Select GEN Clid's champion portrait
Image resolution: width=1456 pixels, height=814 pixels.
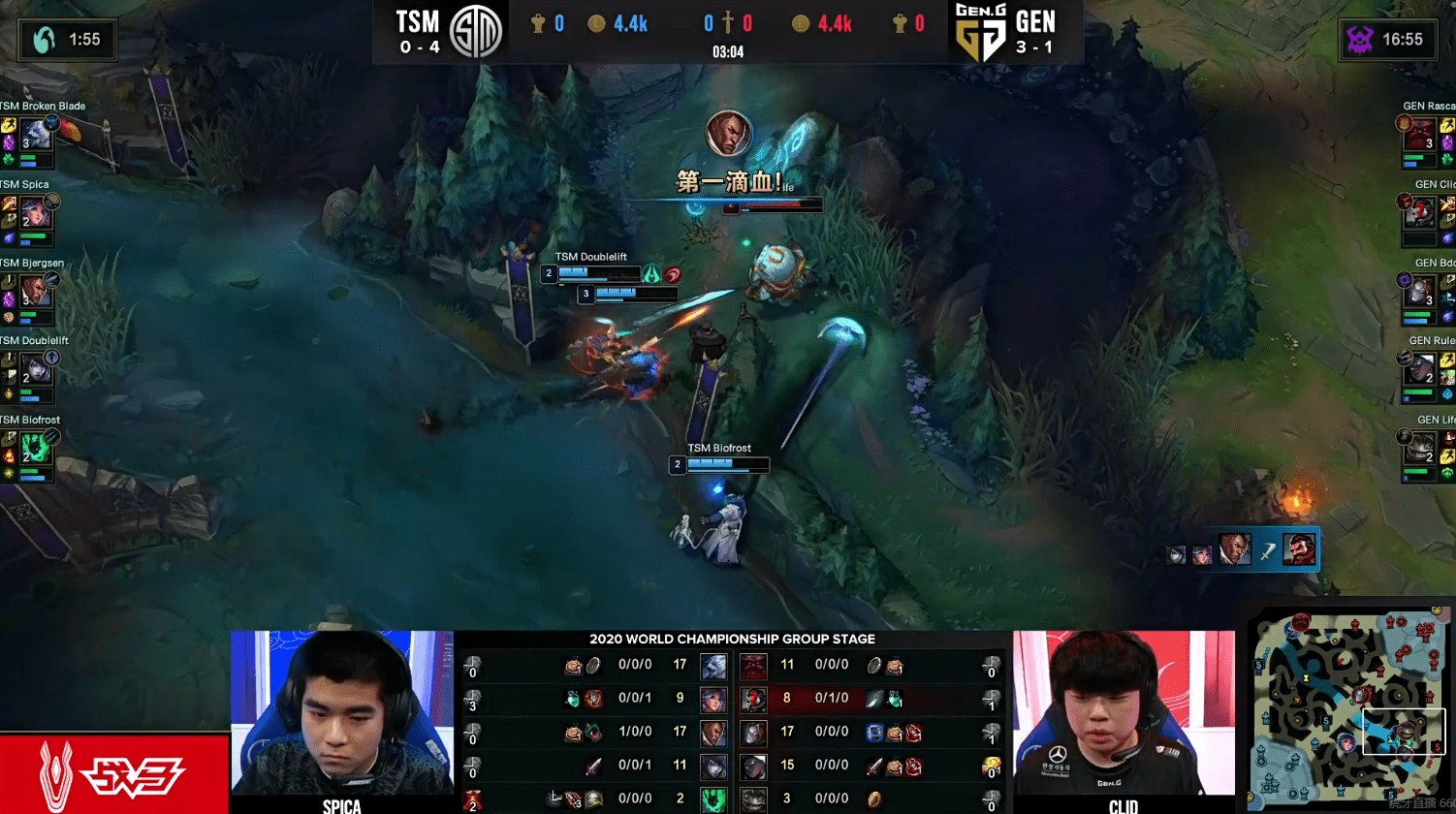[x=1421, y=212]
